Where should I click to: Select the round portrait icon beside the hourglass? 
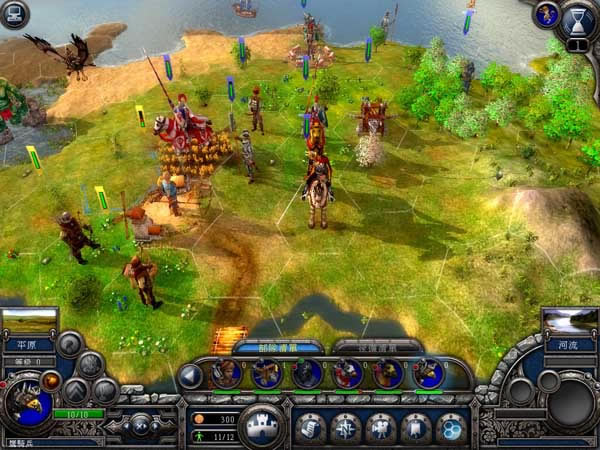click(546, 14)
